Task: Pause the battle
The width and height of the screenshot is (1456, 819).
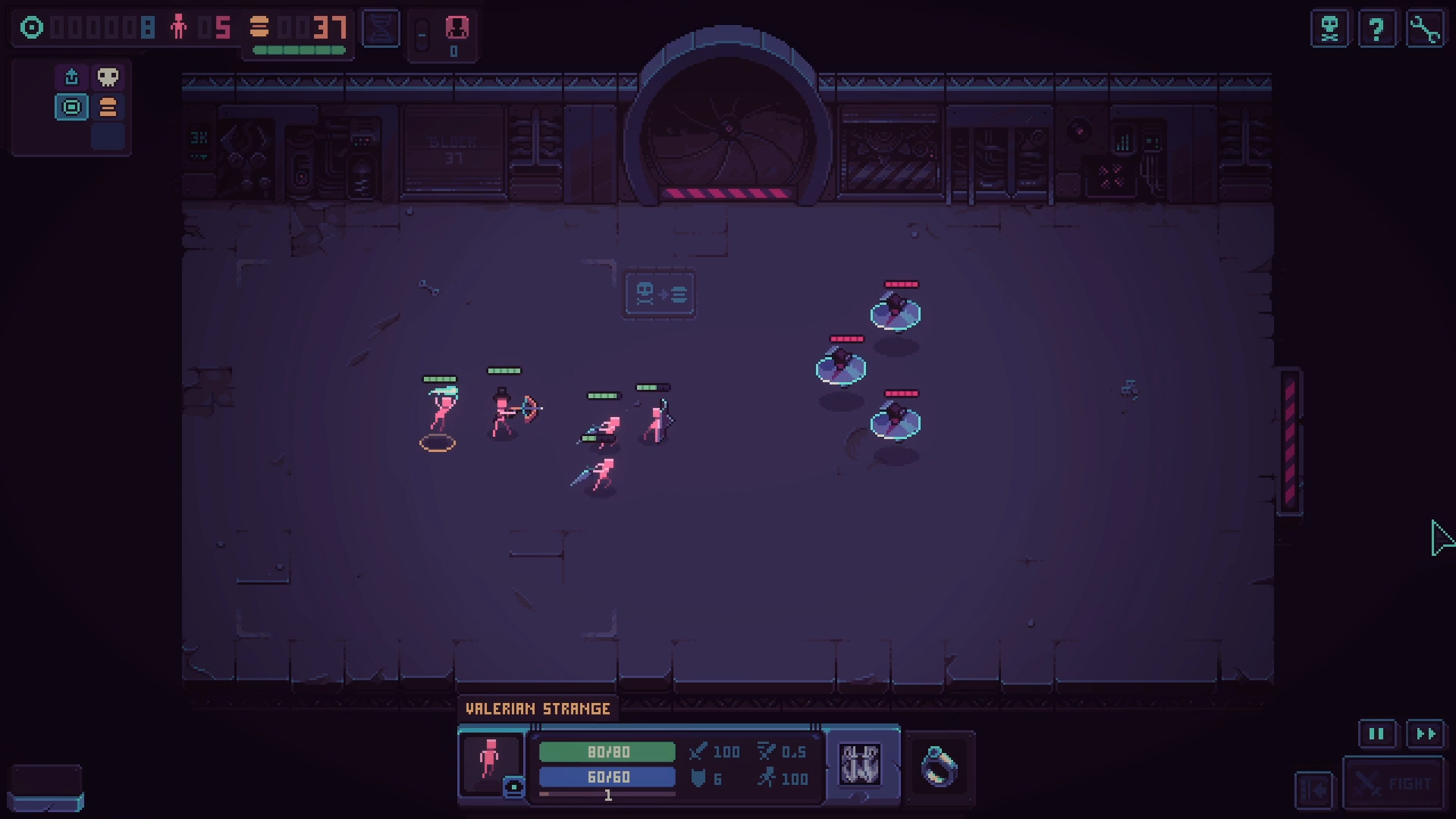Action: [x=1376, y=733]
